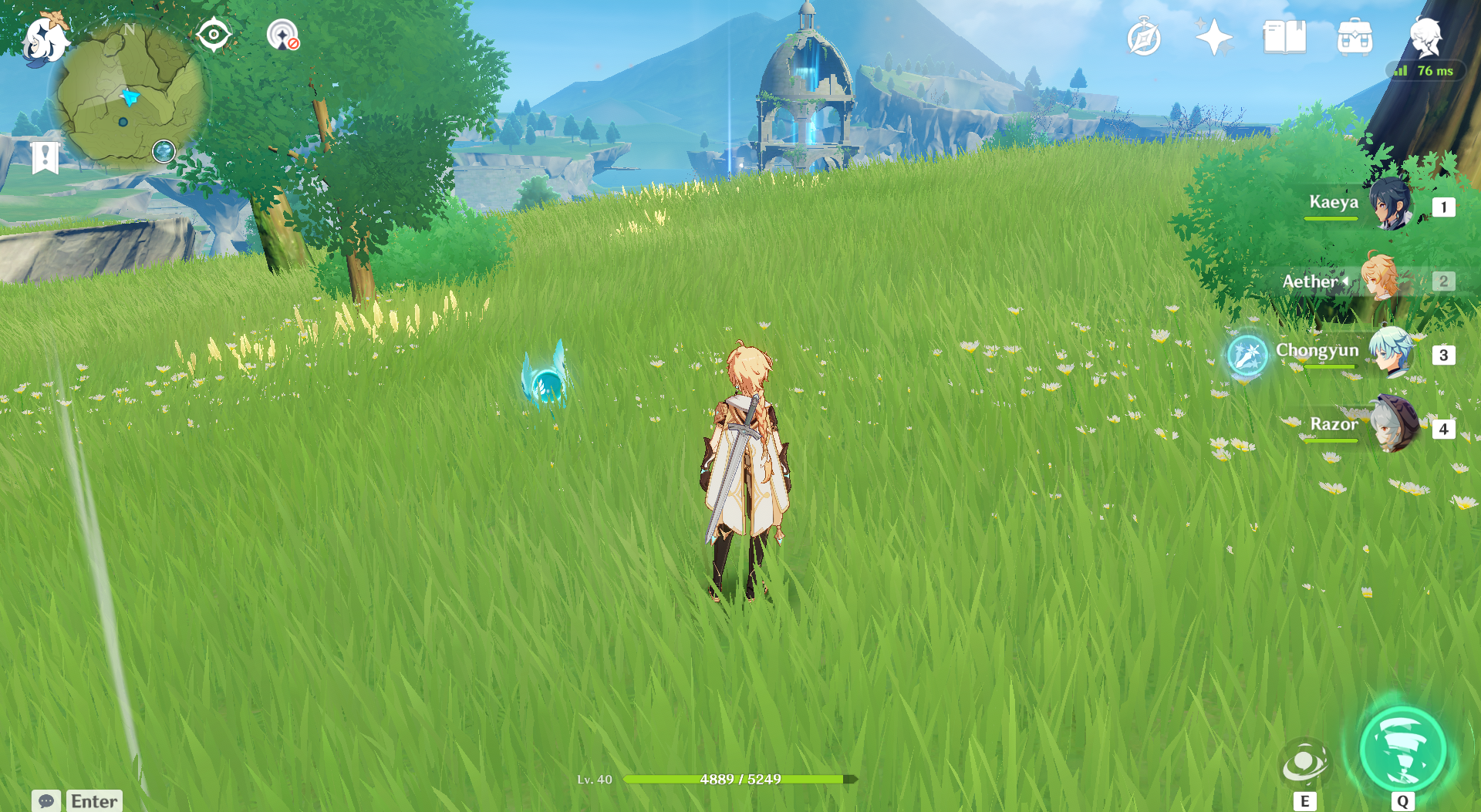
Task: Click the round marker at the minimap edge
Action: point(164,151)
